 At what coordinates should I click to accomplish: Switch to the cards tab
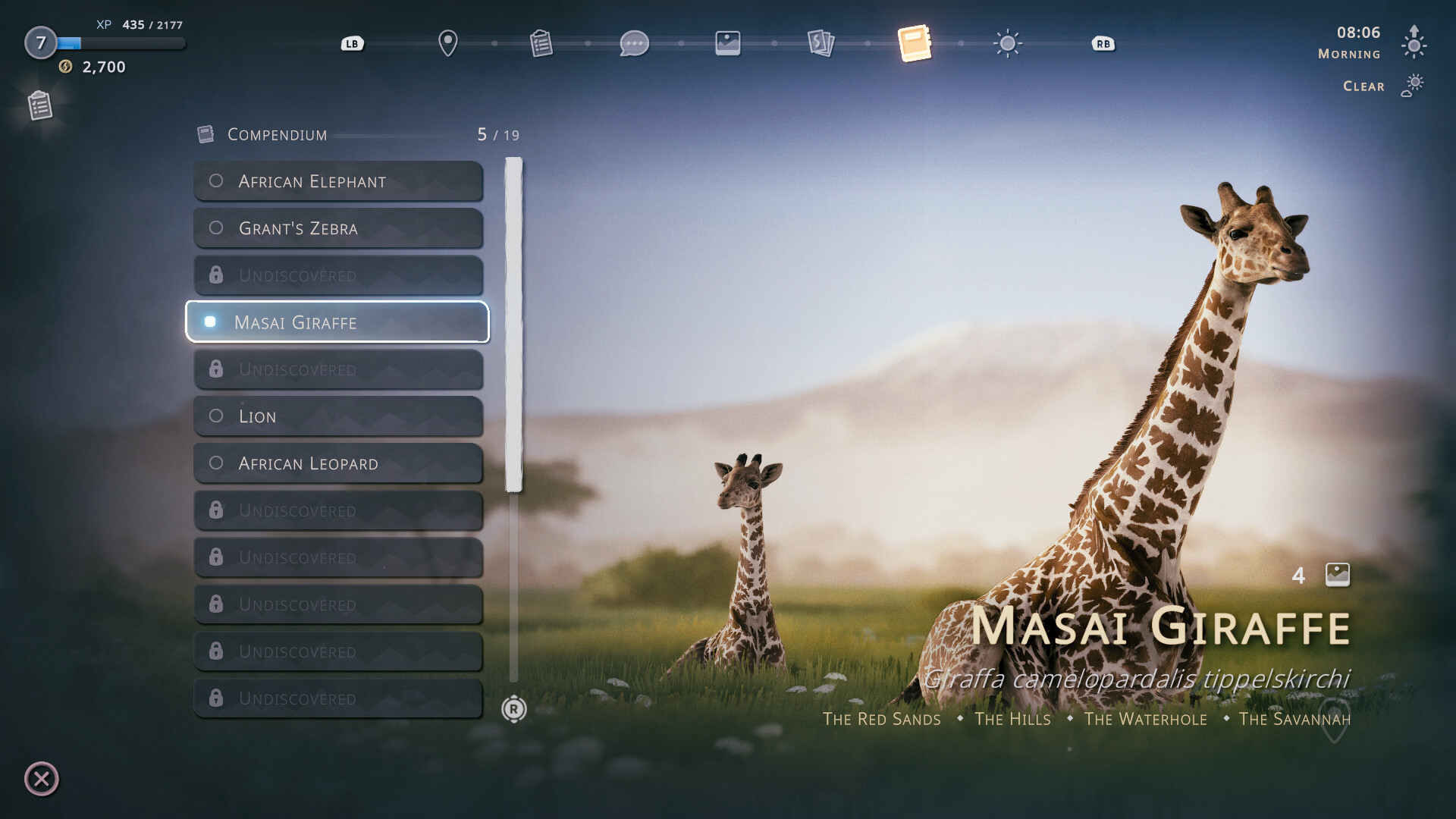coord(821,43)
